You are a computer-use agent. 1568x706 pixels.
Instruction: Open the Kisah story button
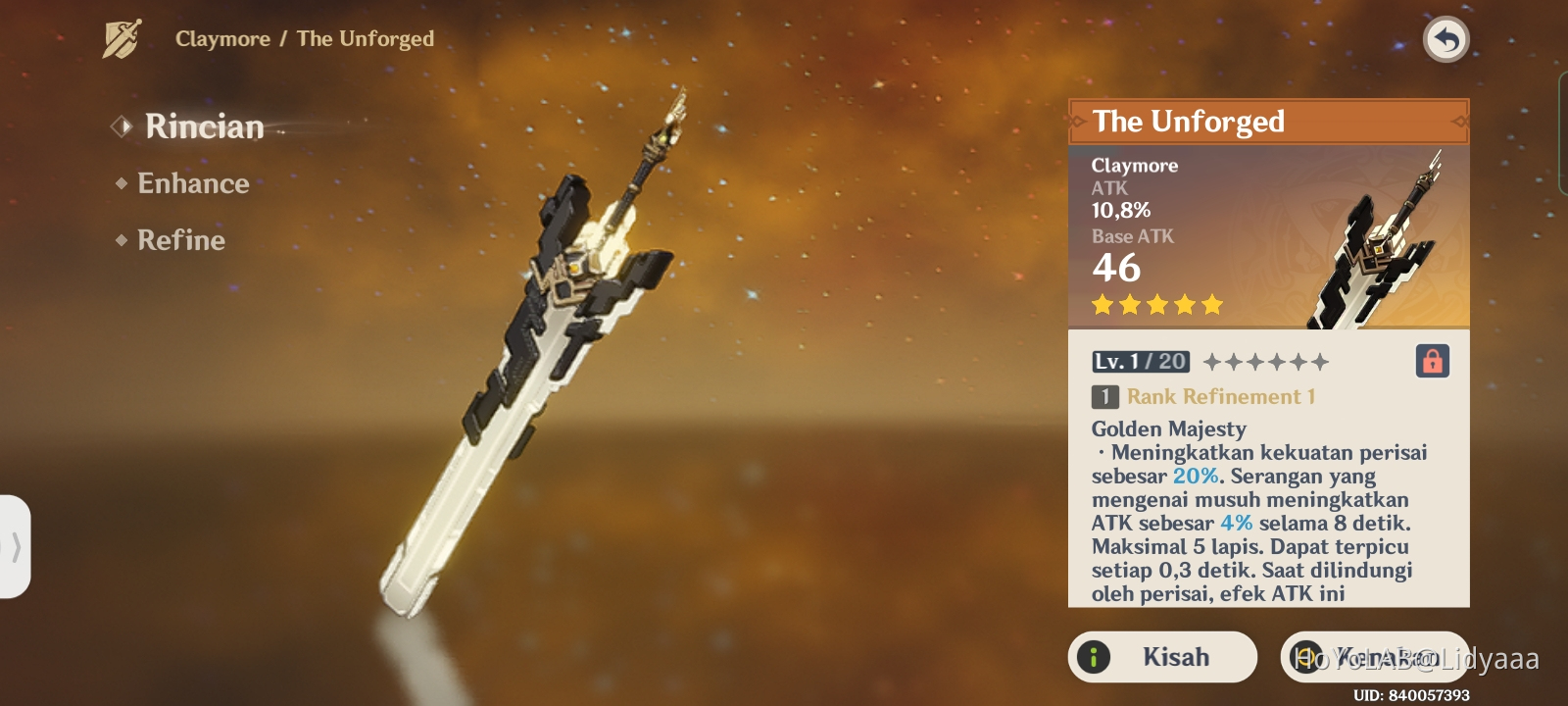pos(1162,657)
